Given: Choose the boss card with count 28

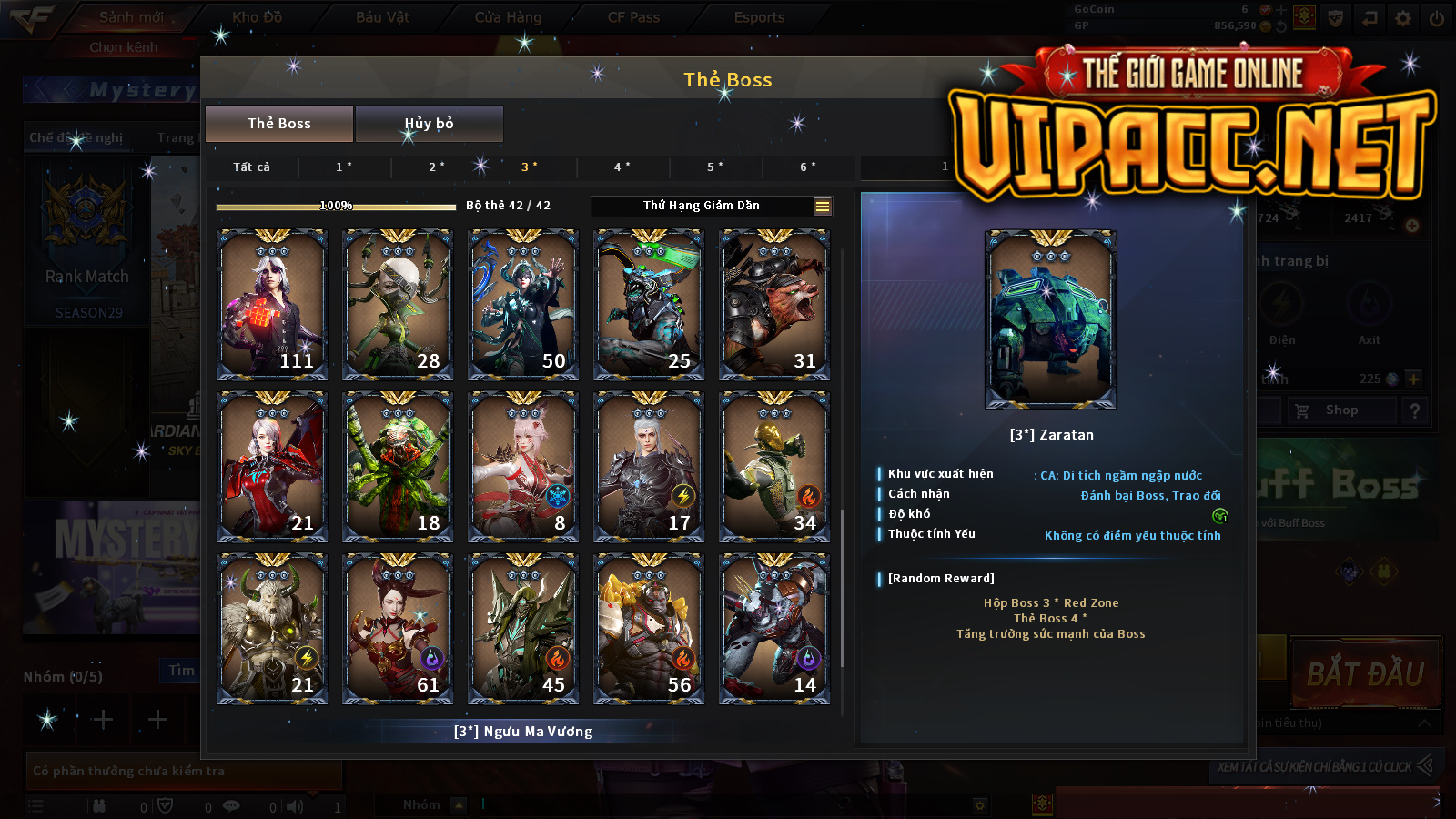Looking at the screenshot, I should 398,304.
